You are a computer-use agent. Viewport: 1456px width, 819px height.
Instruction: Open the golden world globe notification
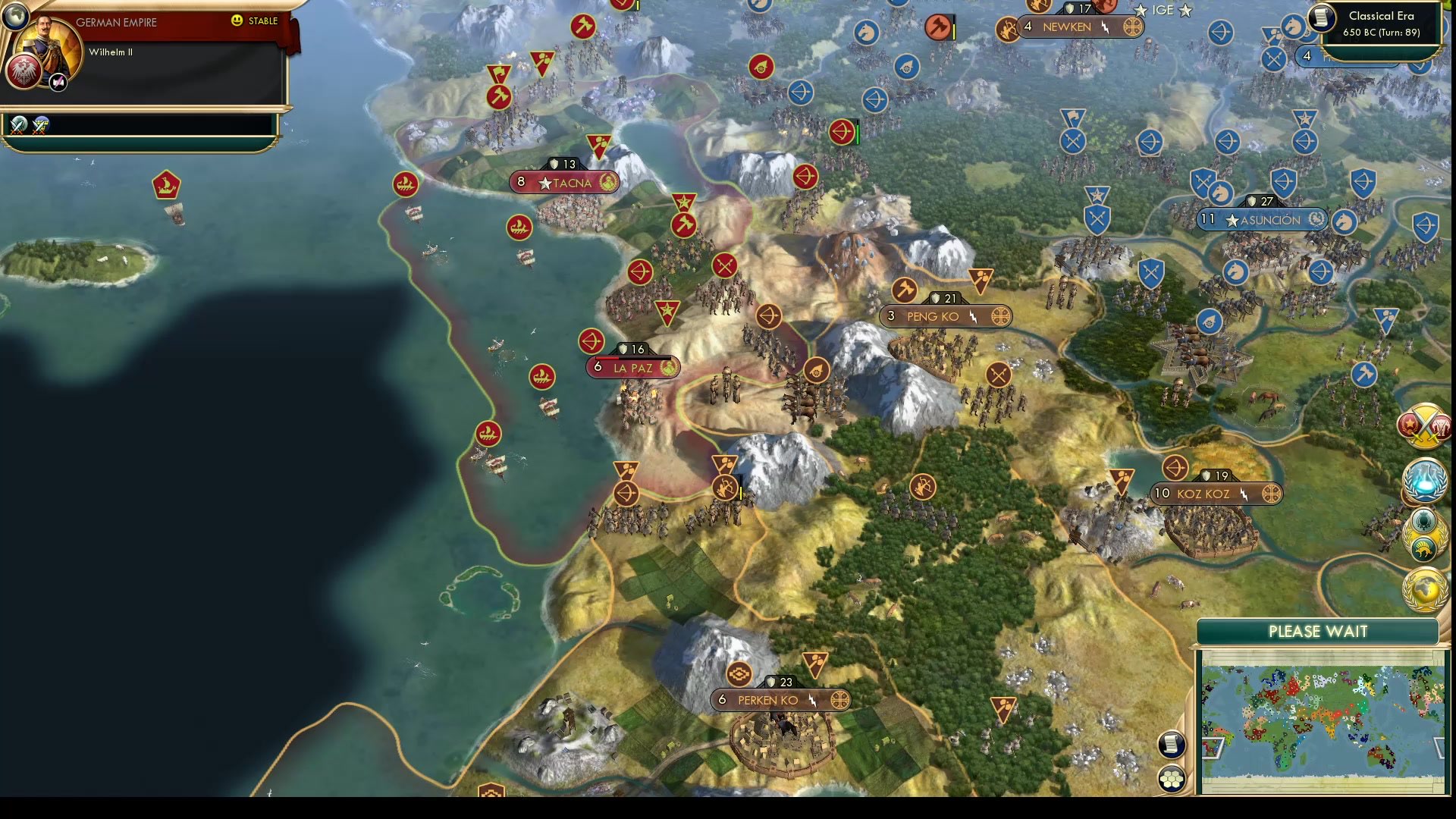(1424, 588)
